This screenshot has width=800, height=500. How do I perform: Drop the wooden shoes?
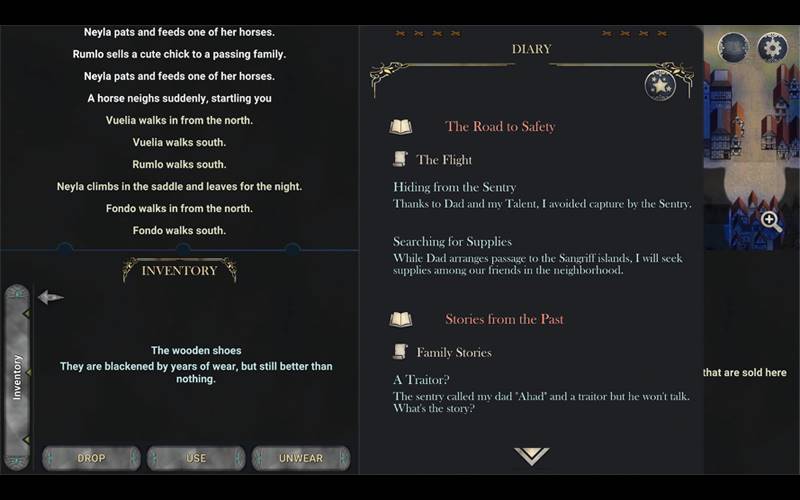(91, 458)
